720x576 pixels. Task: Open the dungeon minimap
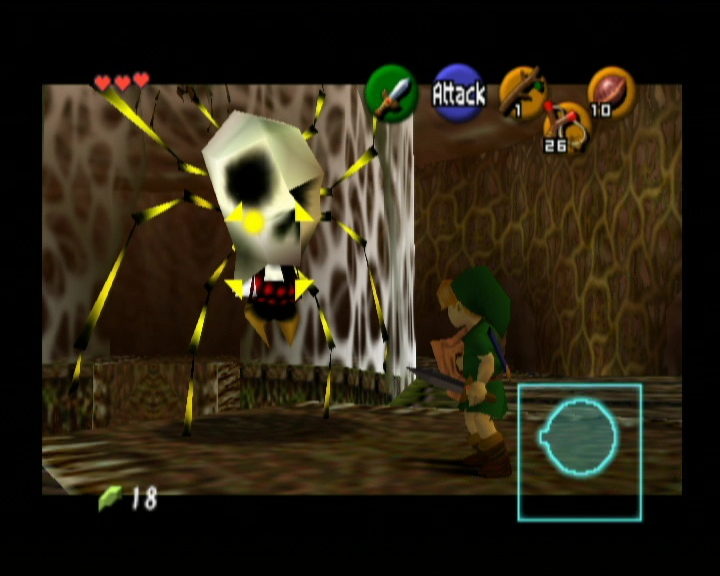tap(579, 452)
